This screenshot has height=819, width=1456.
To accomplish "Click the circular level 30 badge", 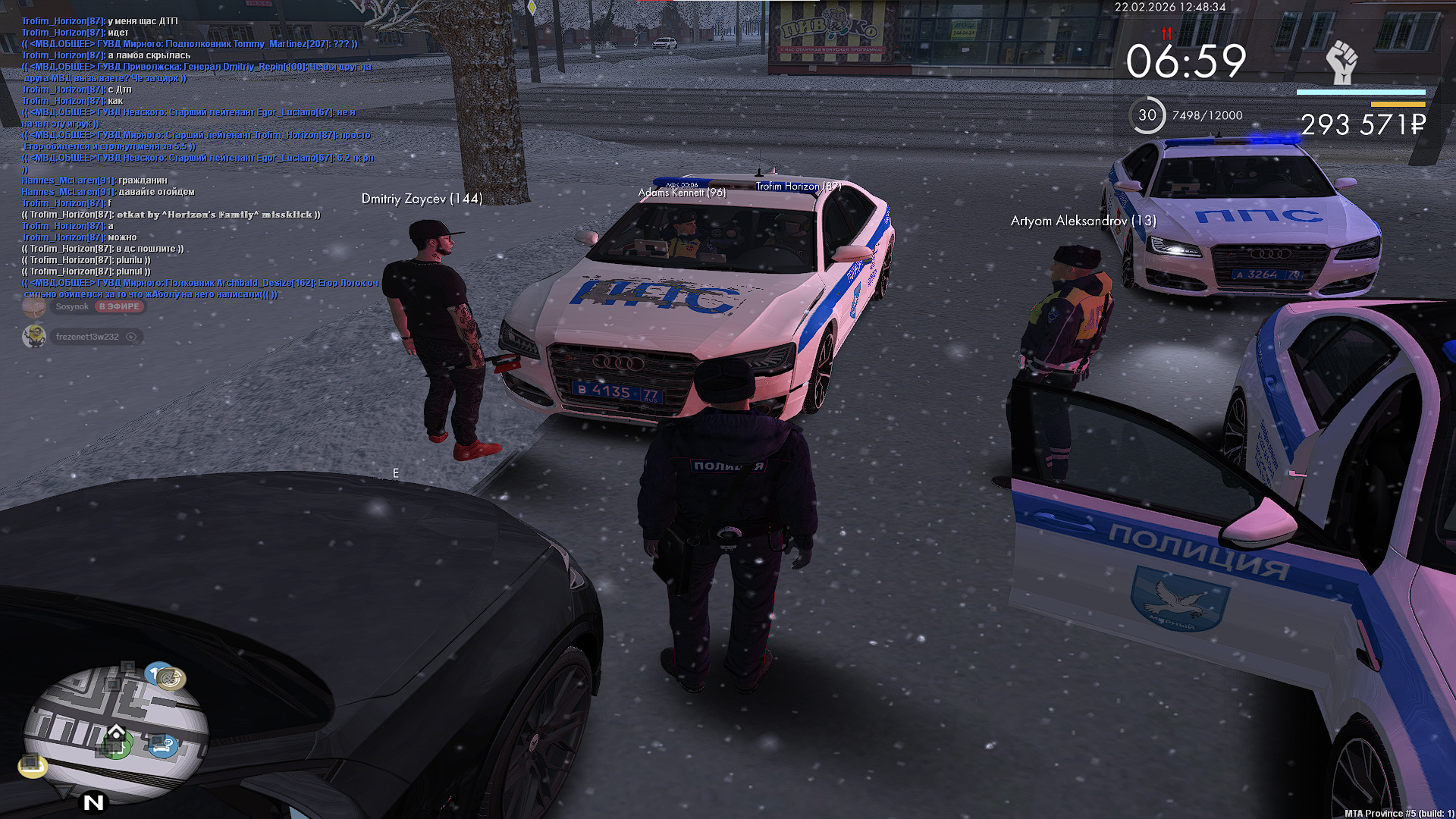I will [x=1147, y=115].
